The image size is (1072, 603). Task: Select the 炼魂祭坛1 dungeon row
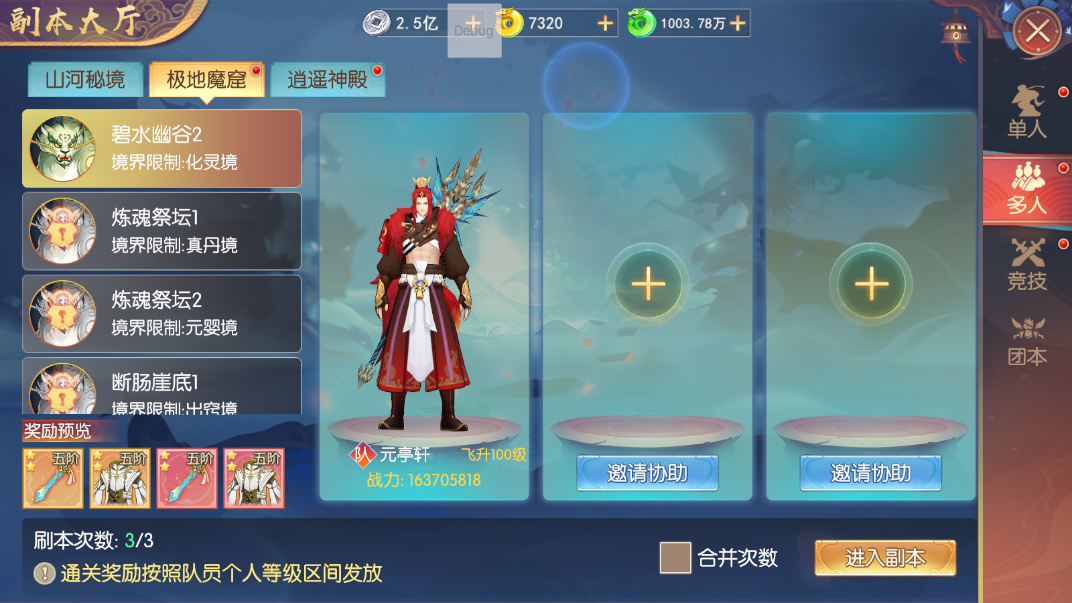[x=162, y=231]
